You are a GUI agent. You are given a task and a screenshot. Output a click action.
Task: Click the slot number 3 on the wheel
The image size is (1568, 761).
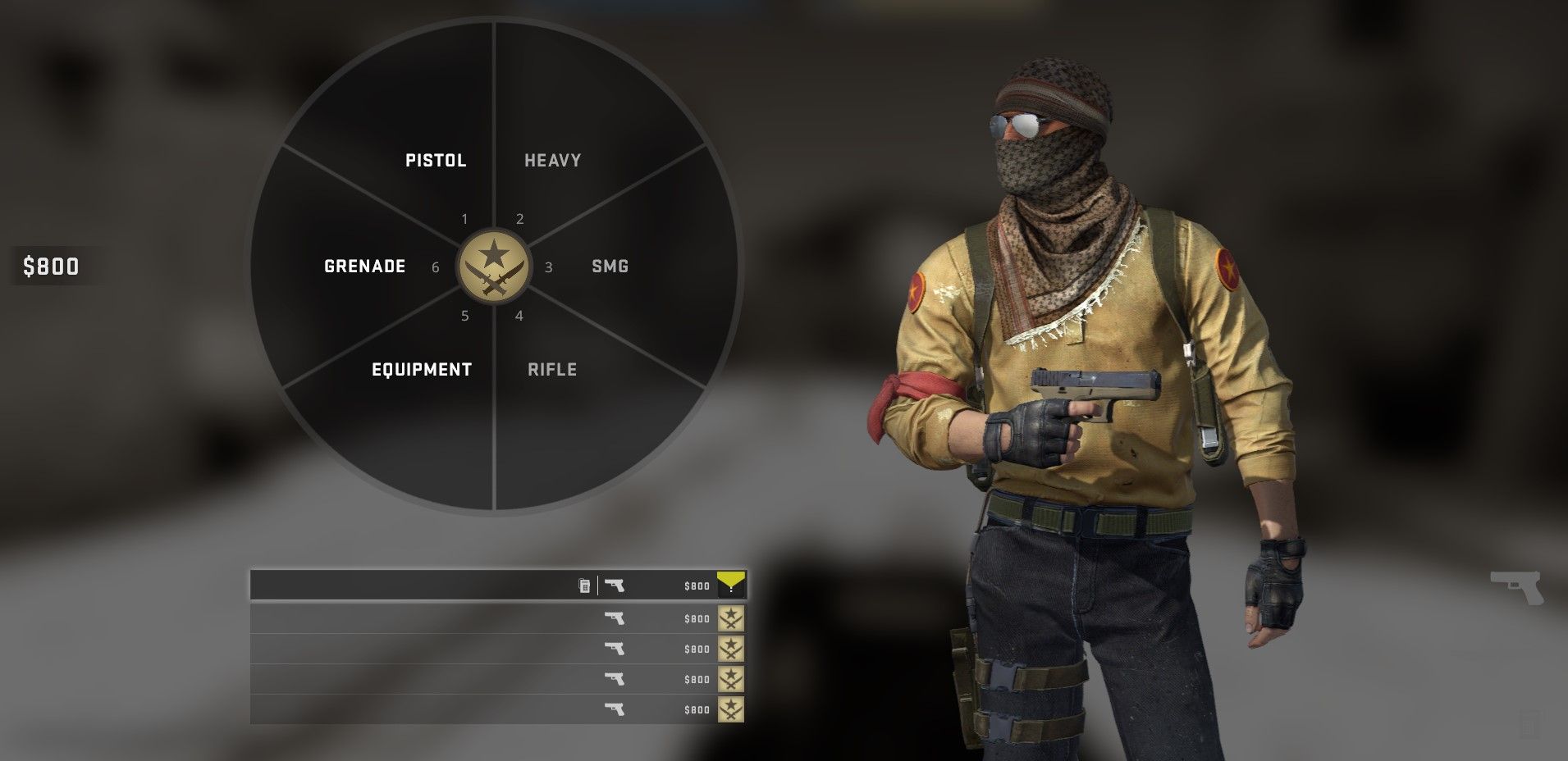tap(549, 267)
